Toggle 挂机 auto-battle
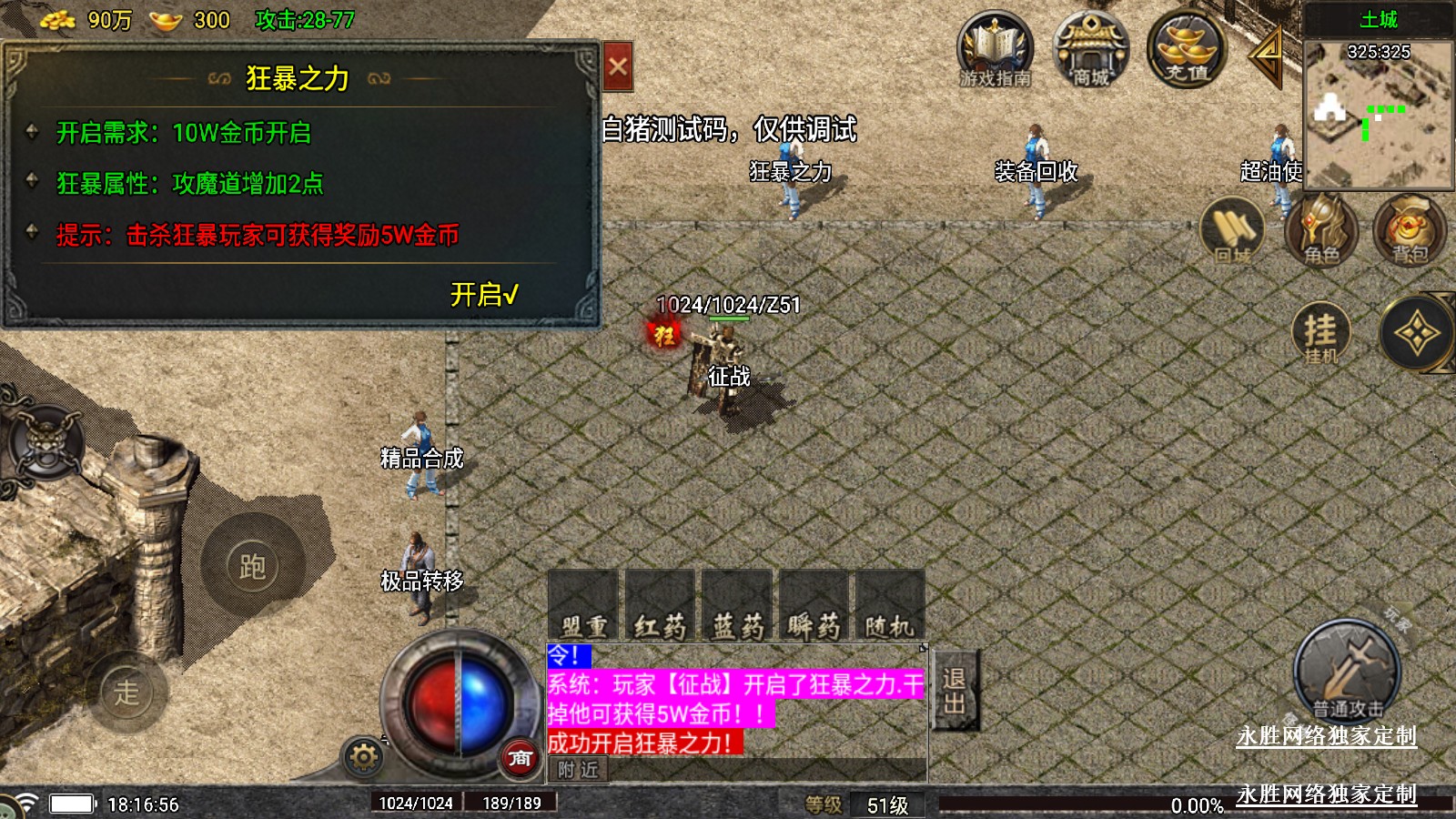1456x819 pixels. click(1320, 334)
